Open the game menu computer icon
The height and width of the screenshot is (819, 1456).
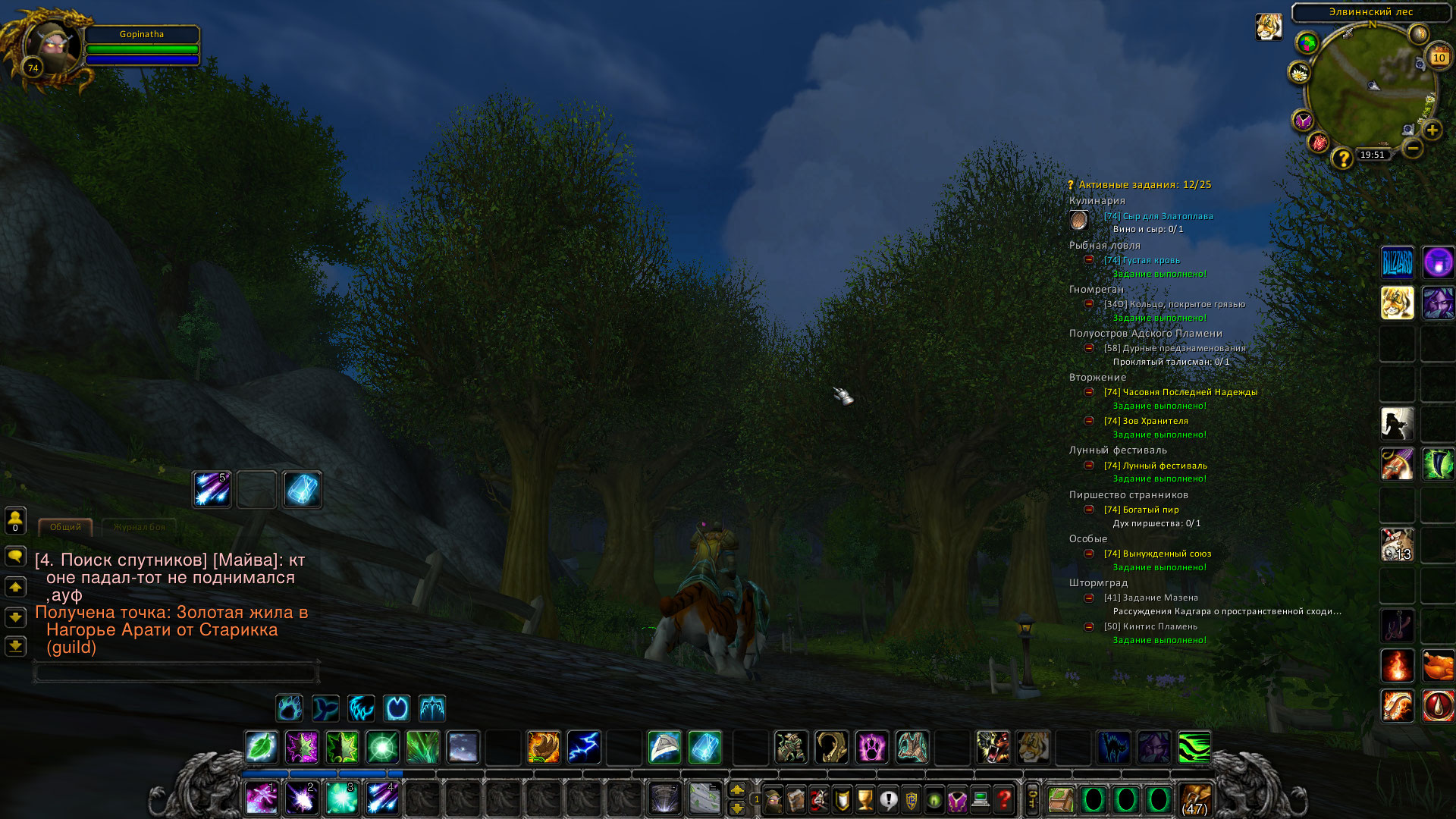point(980,800)
